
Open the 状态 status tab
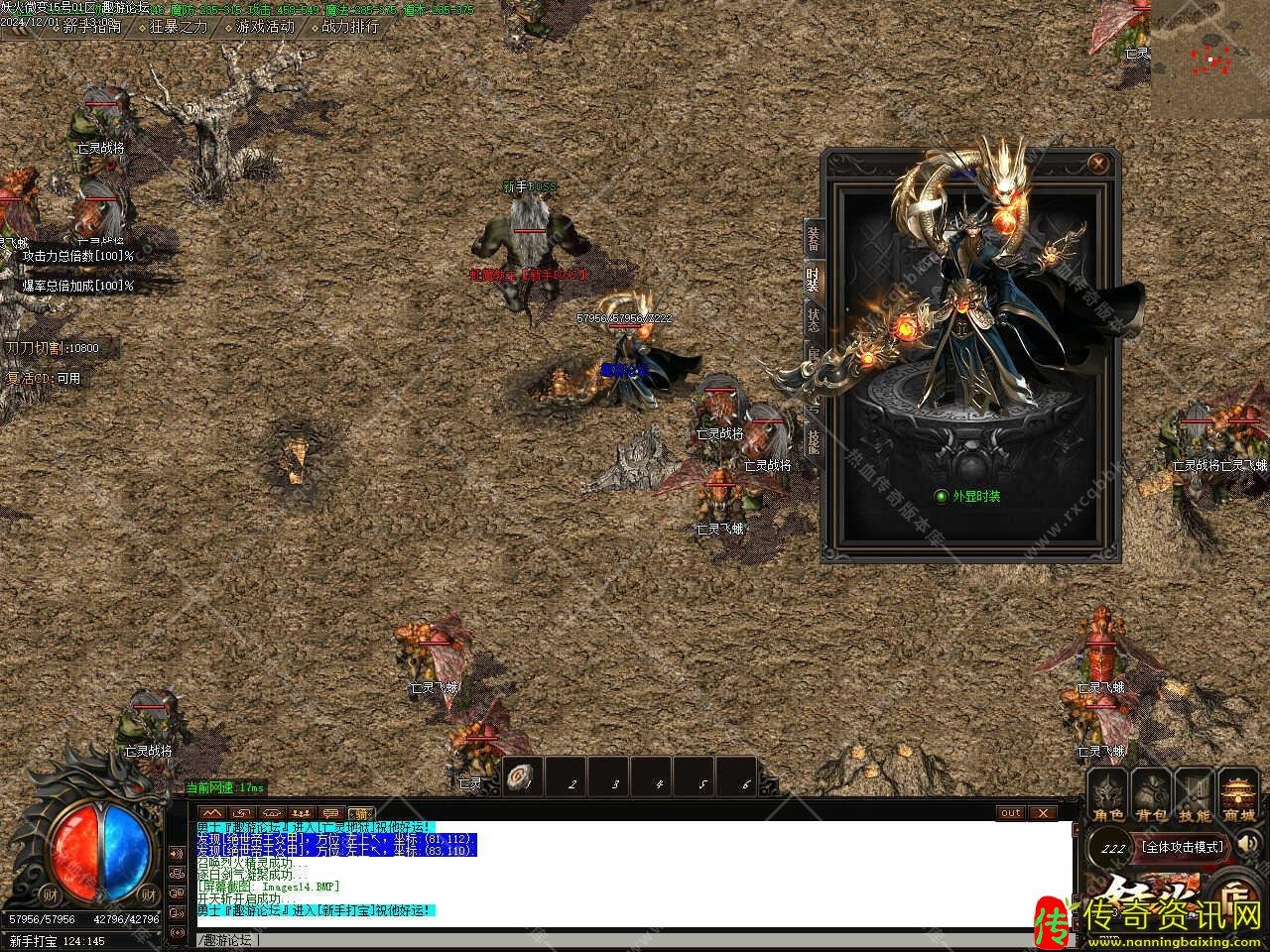pos(813,319)
